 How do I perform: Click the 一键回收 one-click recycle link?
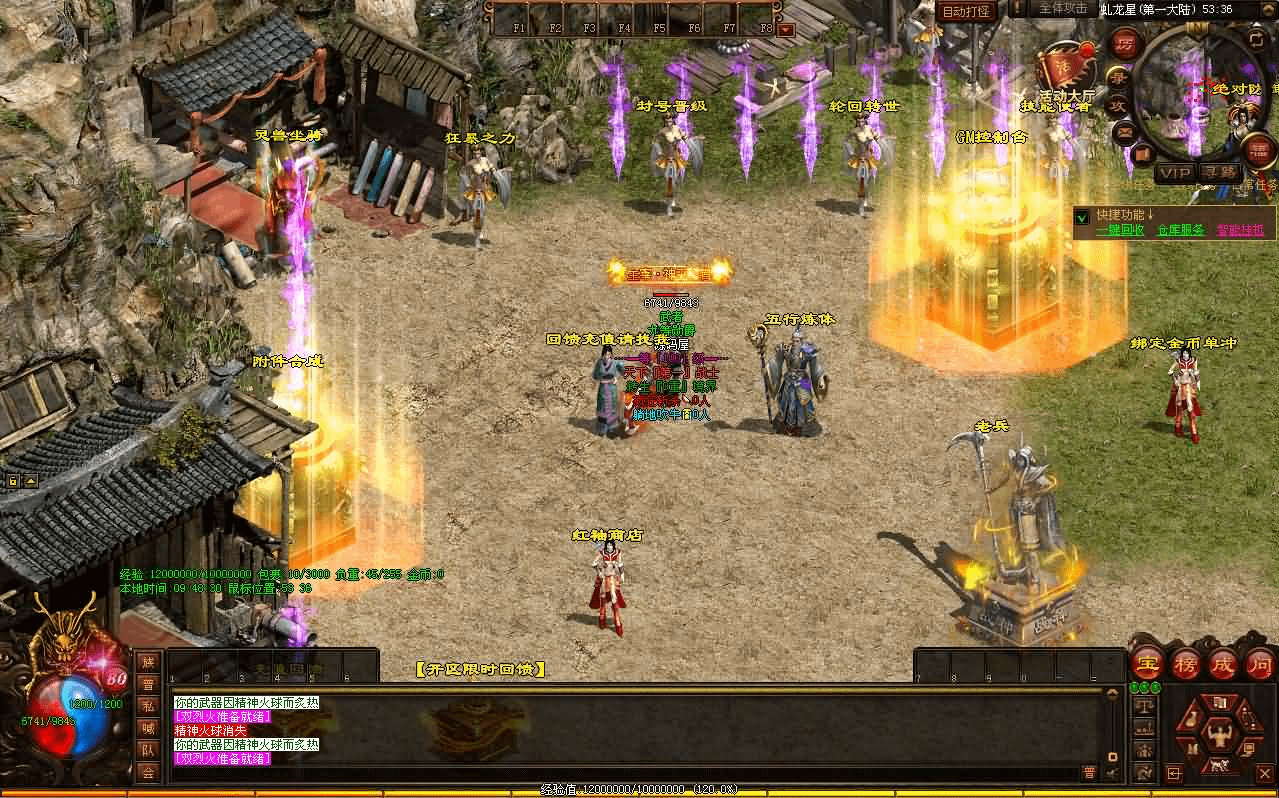coord(1119,230)
